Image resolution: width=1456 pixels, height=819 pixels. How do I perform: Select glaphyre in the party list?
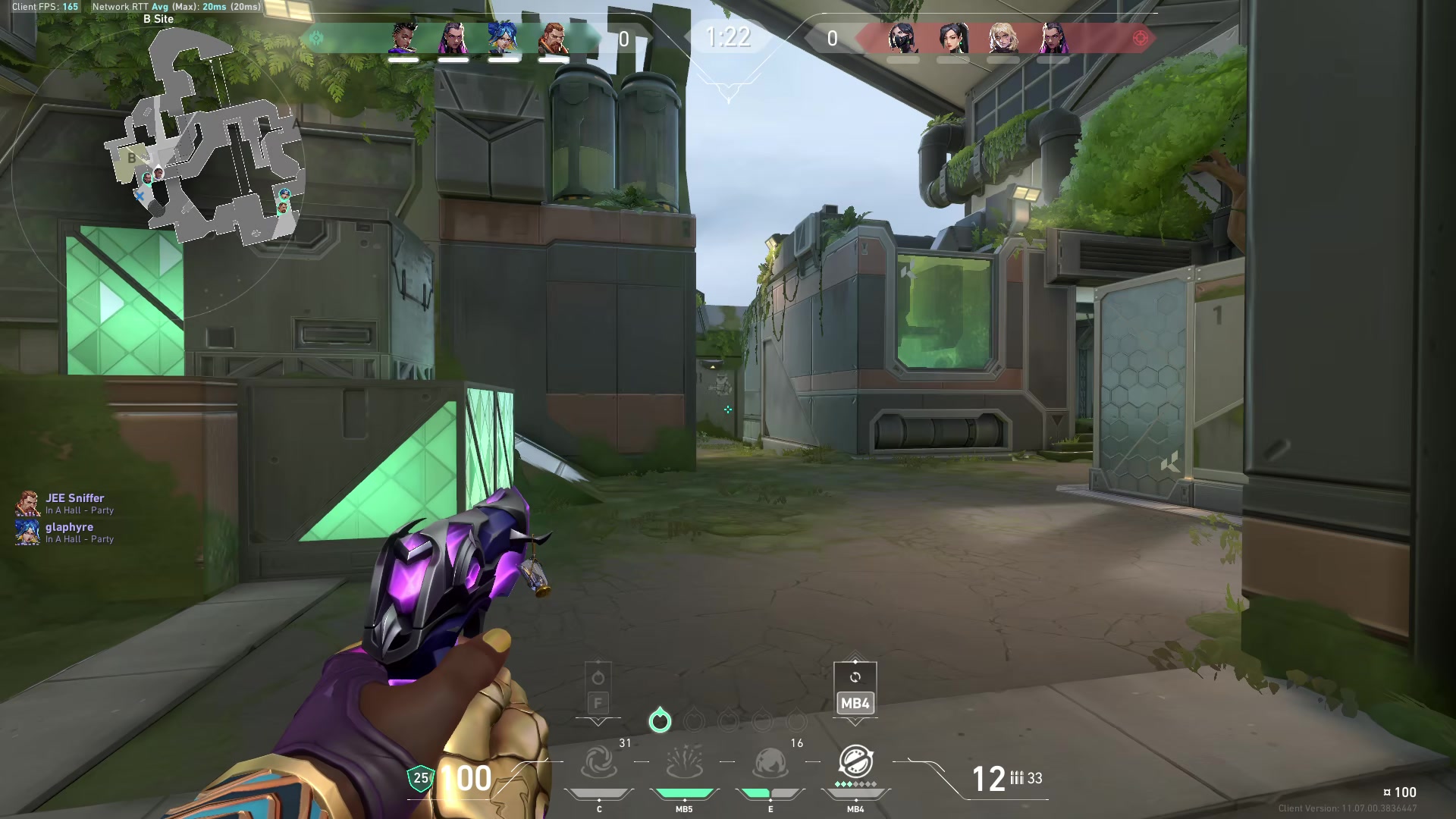69,527
